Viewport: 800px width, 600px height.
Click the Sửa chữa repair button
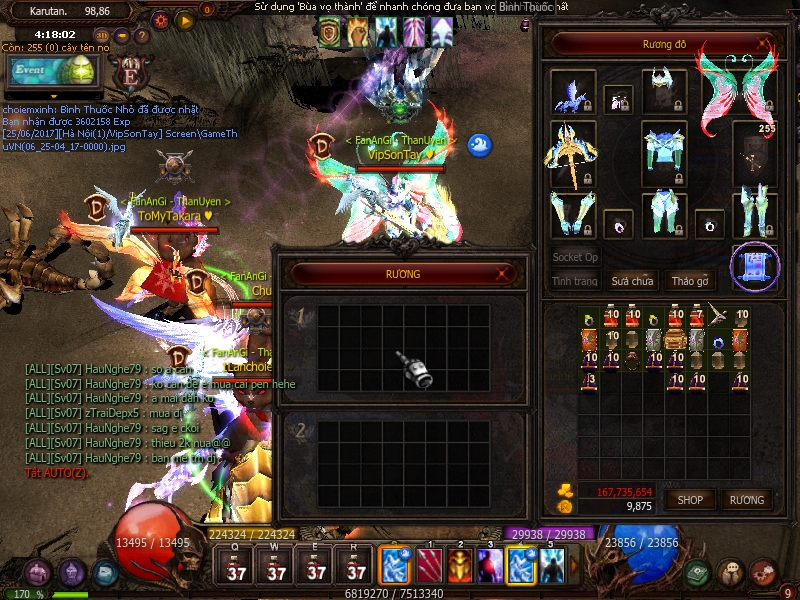tap(632, 281)
